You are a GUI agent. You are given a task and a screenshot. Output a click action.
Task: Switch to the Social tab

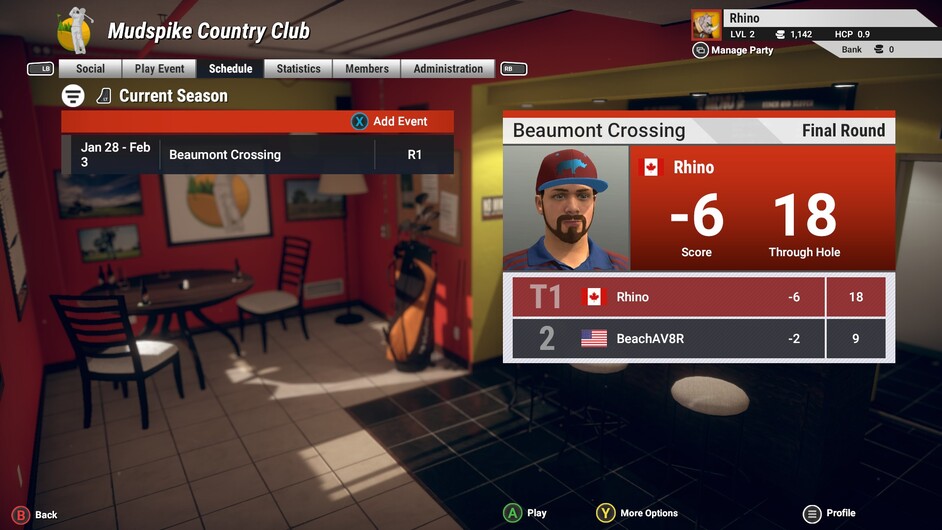click(90, 69)
